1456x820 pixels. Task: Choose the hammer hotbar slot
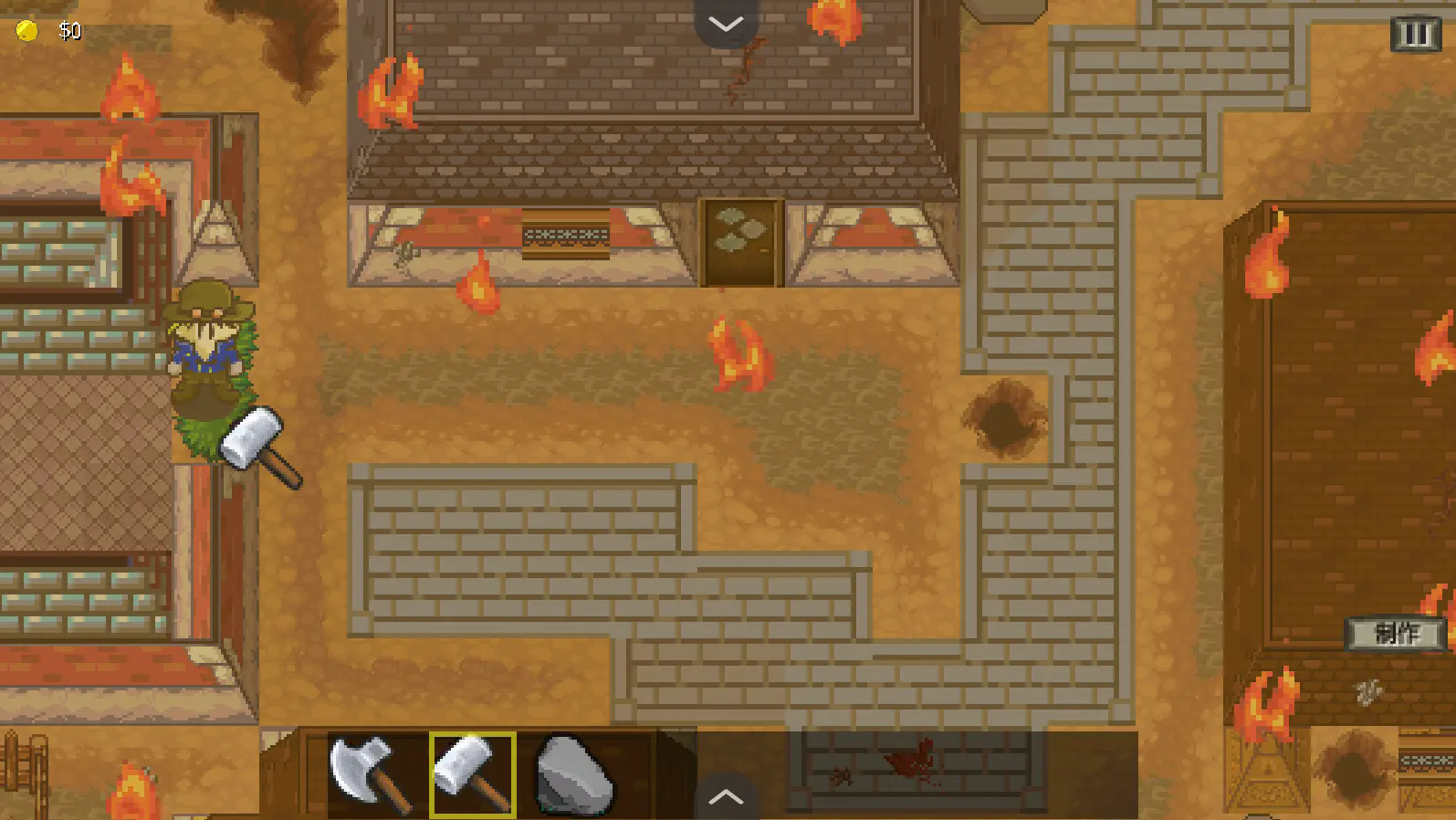[x=473, y=774]
